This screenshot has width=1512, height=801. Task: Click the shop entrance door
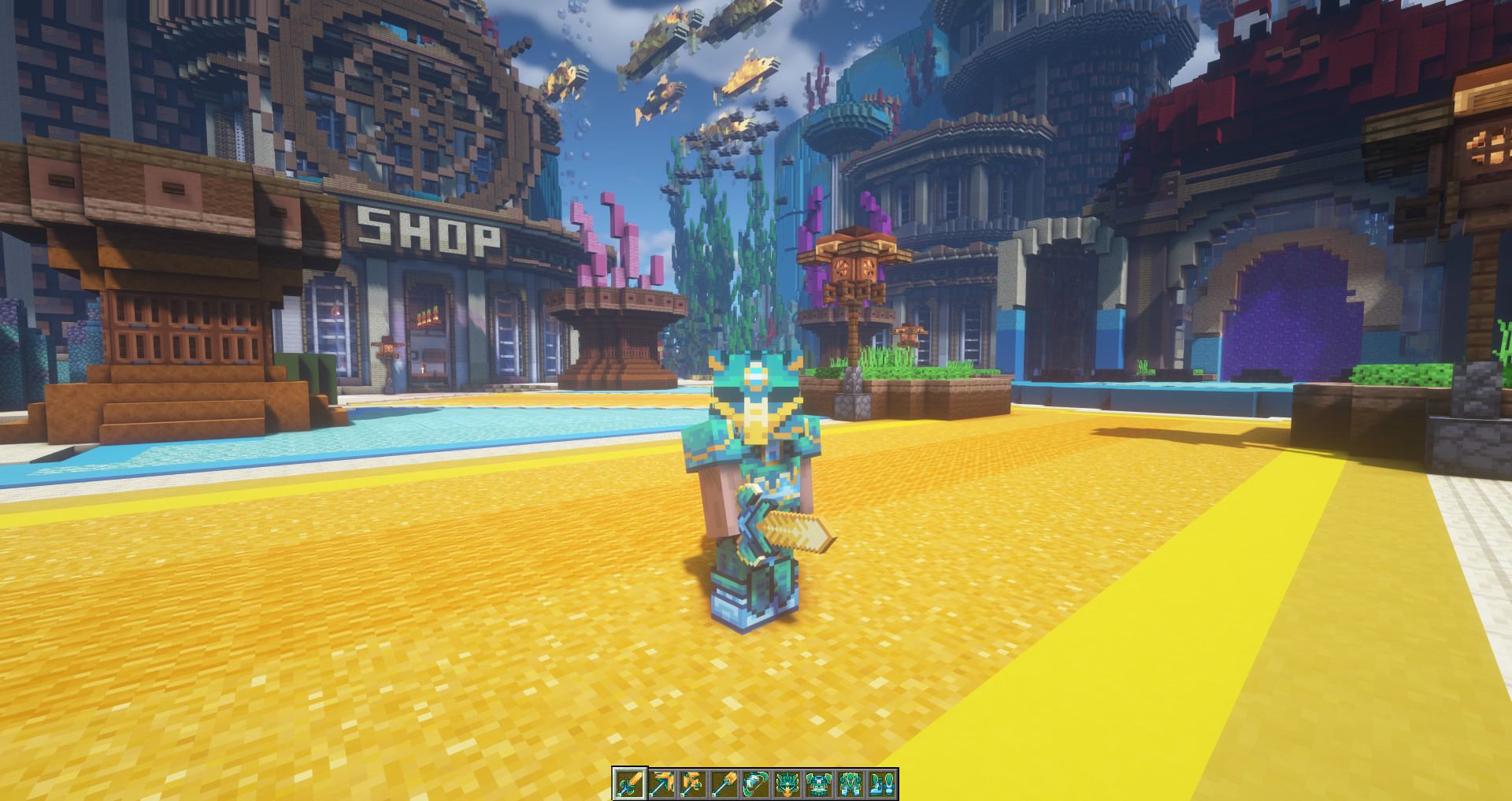pyautogui.click(x=429, y=347)
